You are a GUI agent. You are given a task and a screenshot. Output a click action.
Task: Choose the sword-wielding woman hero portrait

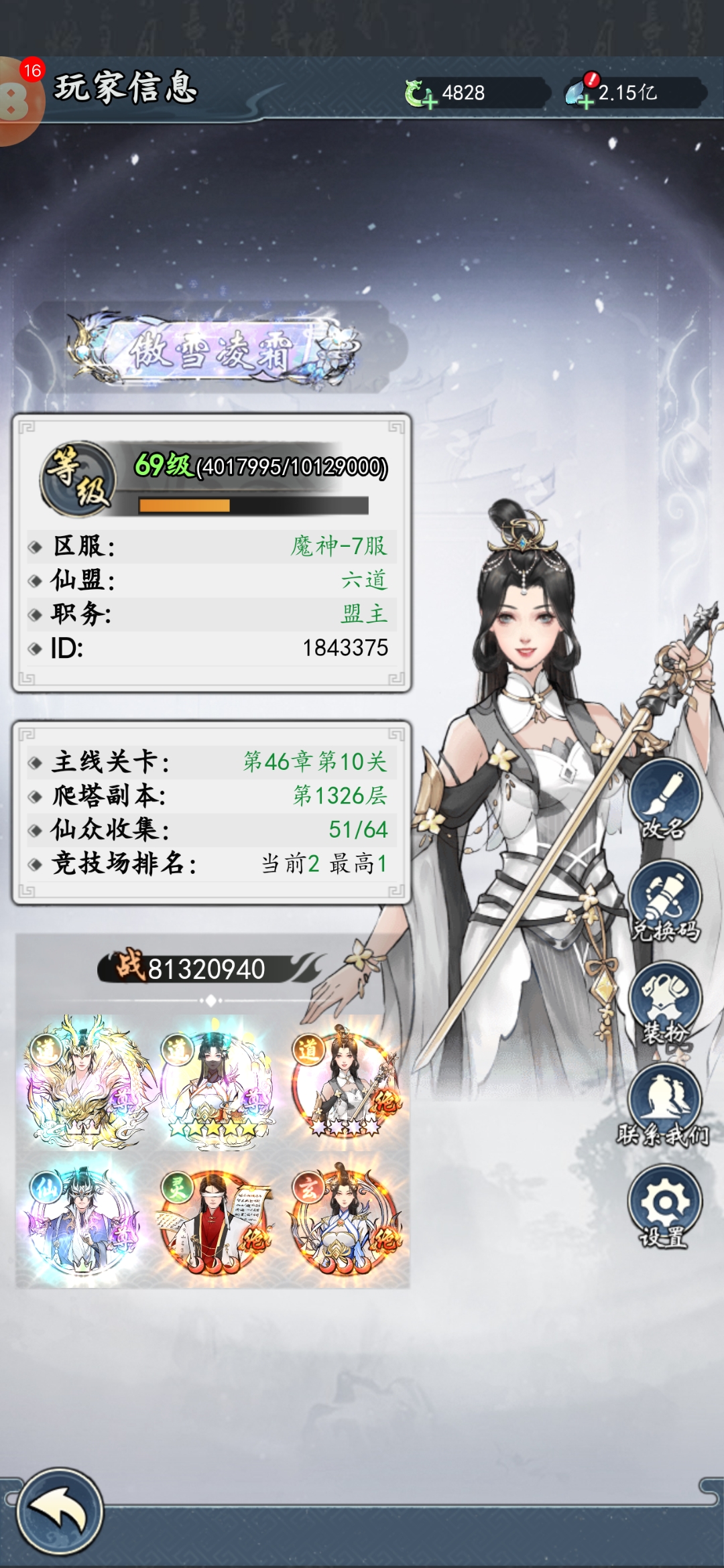coord(347,1080)
